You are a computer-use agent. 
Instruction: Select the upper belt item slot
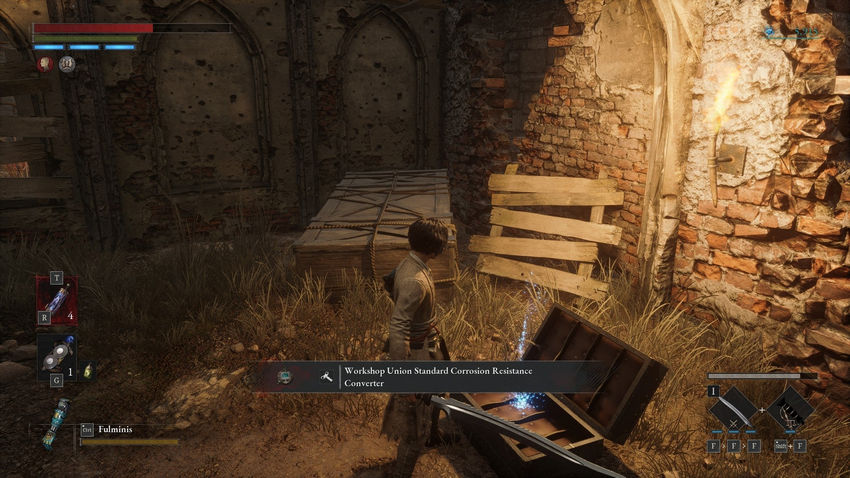[56, 299]
